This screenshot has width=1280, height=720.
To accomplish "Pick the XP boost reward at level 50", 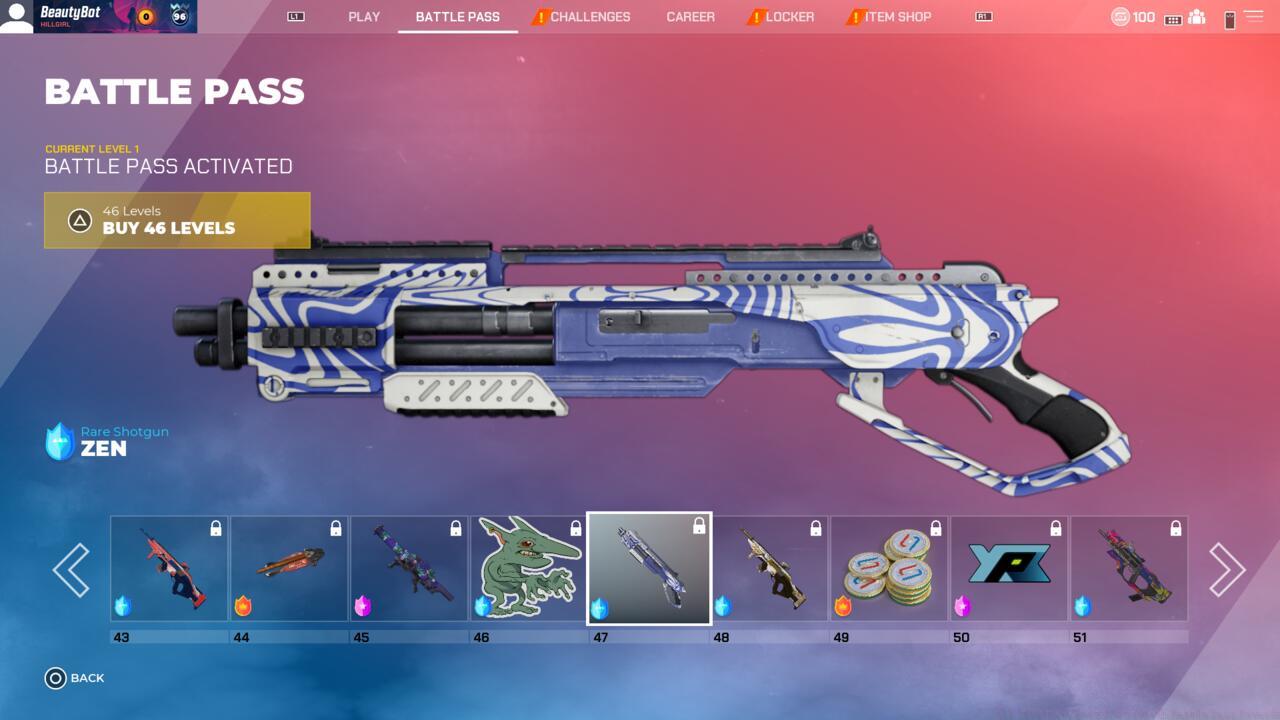I will pyautogui.click(x=1009, y=569).
